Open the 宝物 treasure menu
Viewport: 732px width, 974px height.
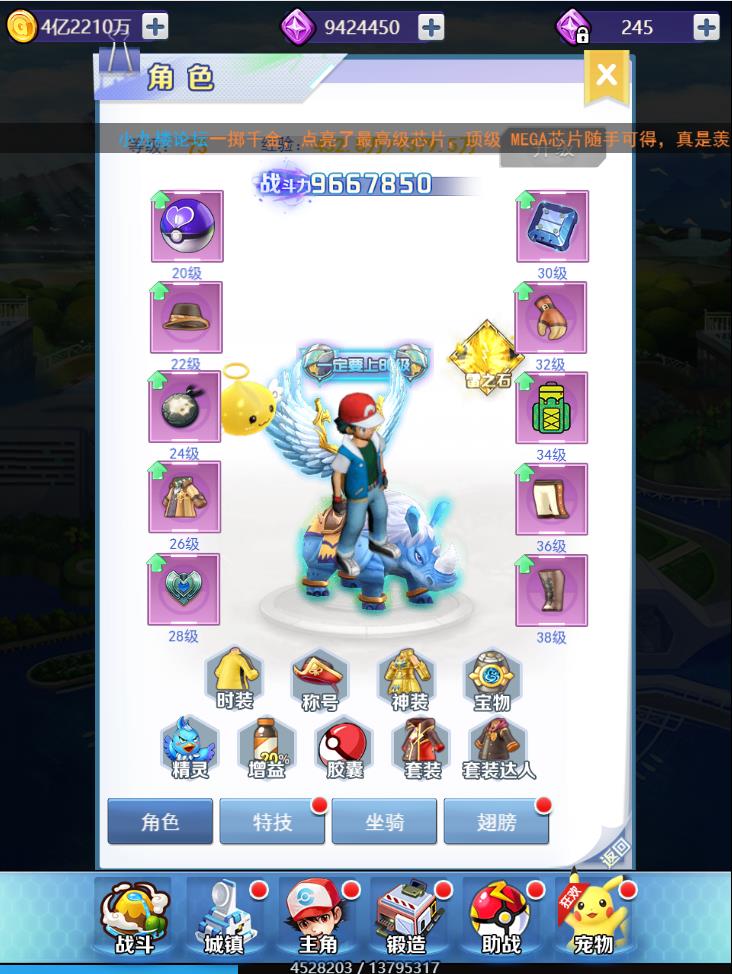coord(492,678)
